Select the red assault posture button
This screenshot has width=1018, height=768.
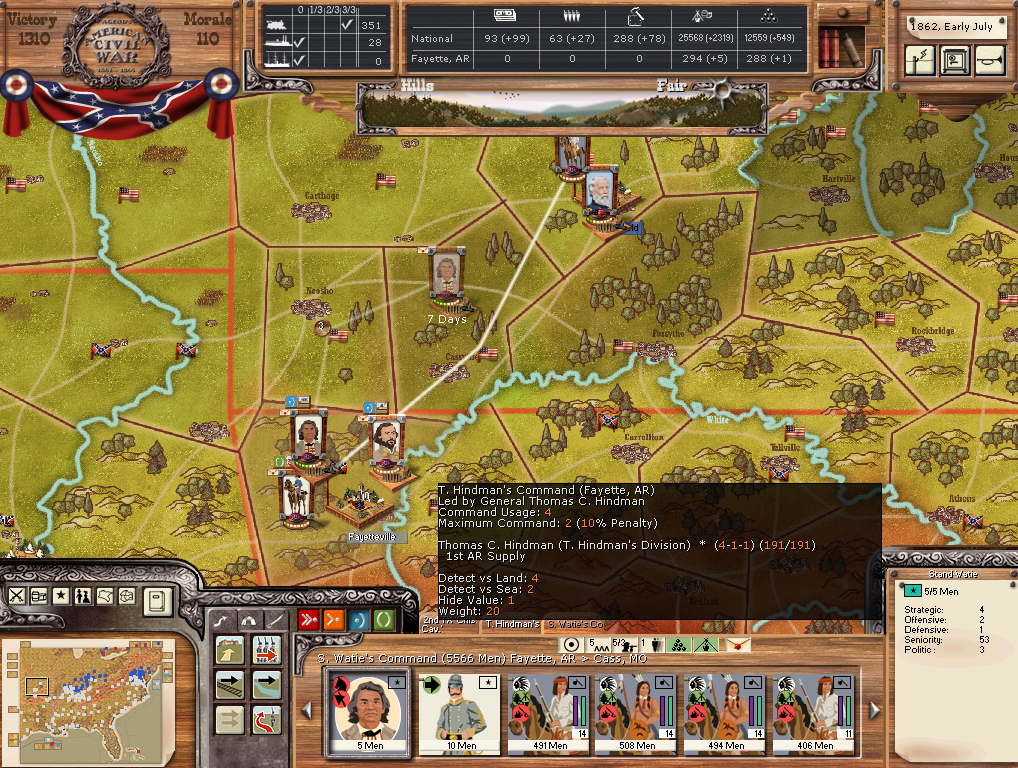309,620
